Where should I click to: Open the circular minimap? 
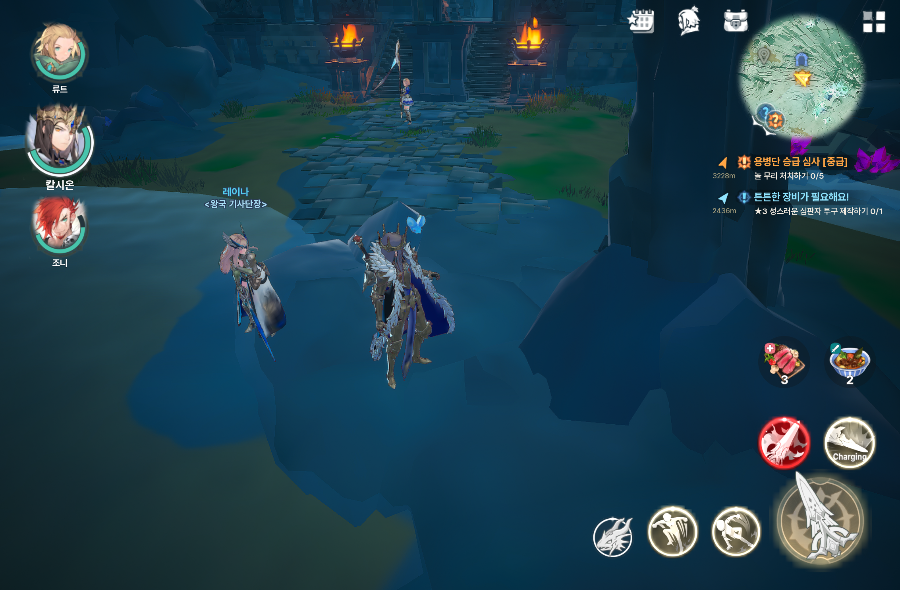click(x=801, y=76)
